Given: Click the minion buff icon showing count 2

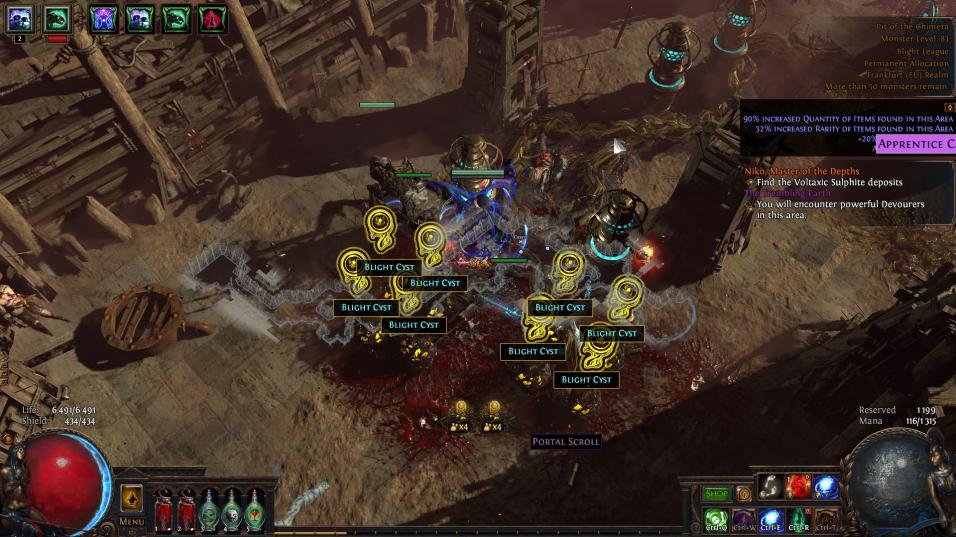Looking at the screenshot, I should pyautogui.click(x=20, y=18).
